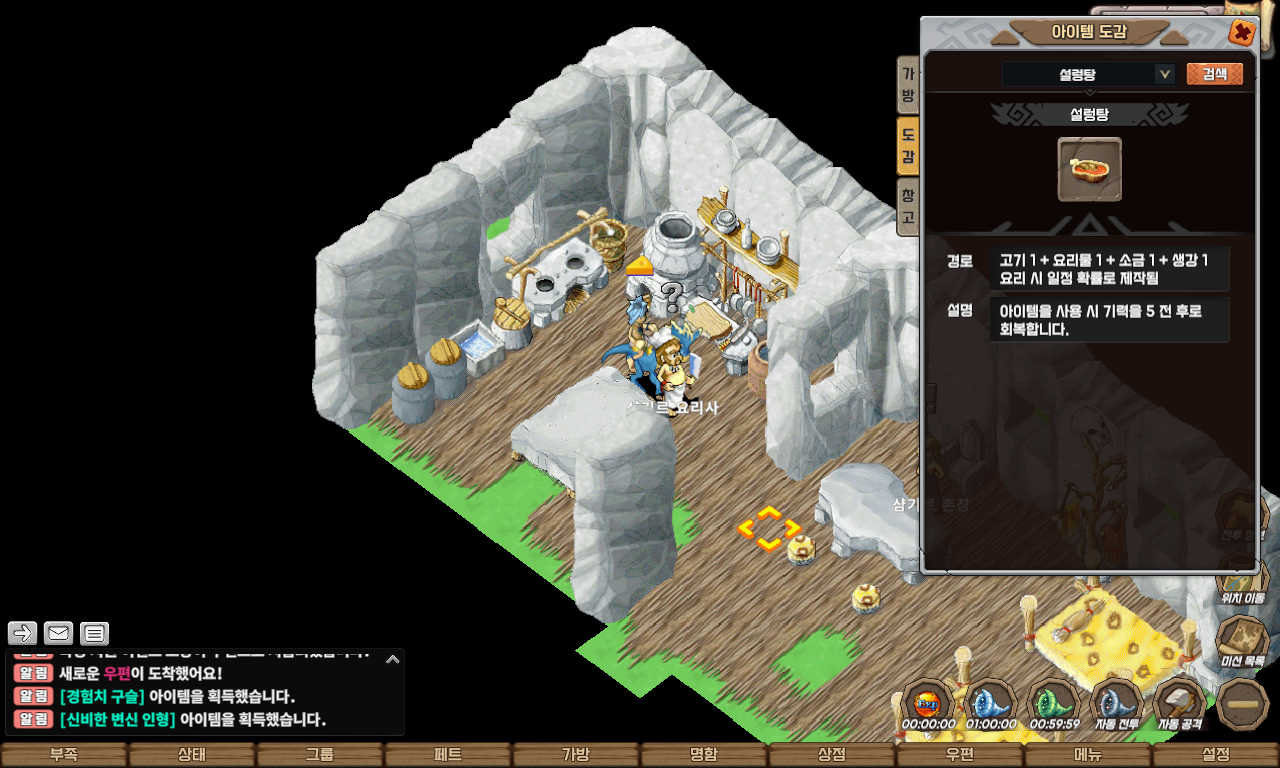Switch to the 가방 side tab

[908, 85]
